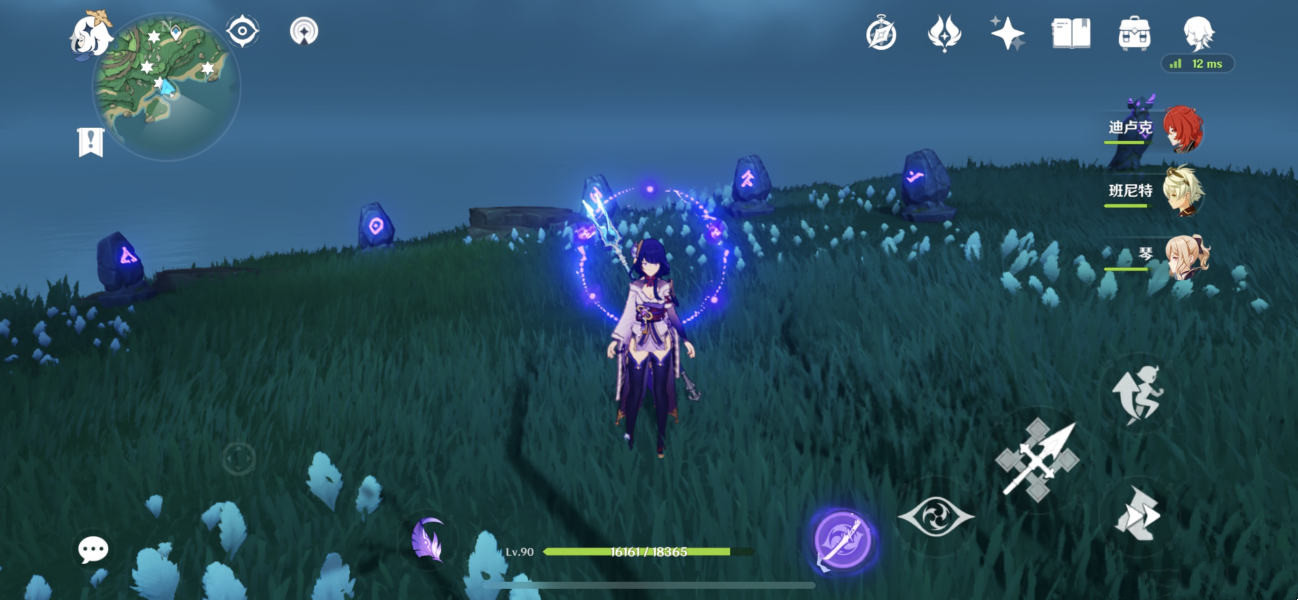This screenshot has height=600, width=1298.
Task: Open the wish star icon
Action: click(x=1007, y=34)
